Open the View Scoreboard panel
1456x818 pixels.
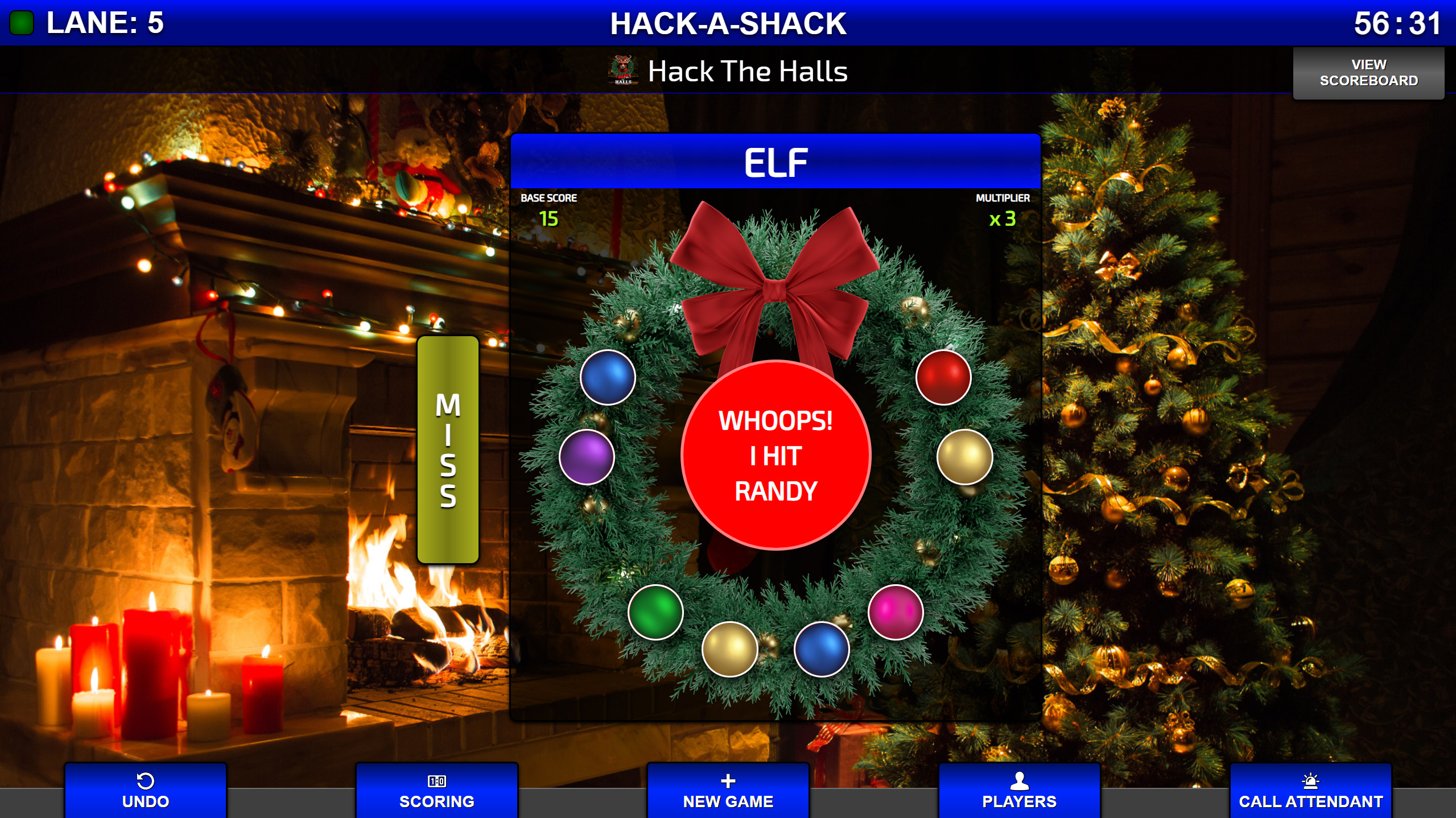click(1368, 73)
